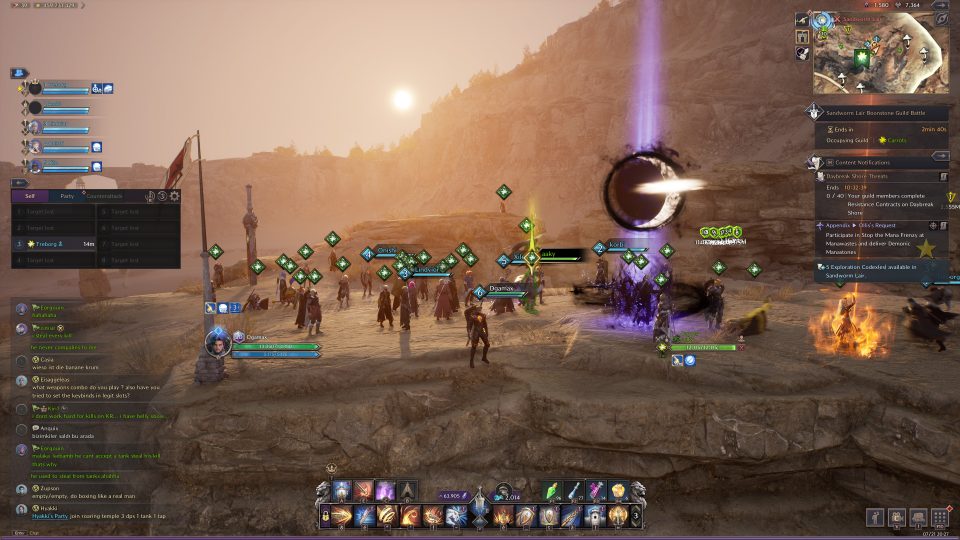Open the Sandworm Lair Boonstone Guild Battle tracker
This screenshot has height=540, width=960.
[x=880, y=113]
